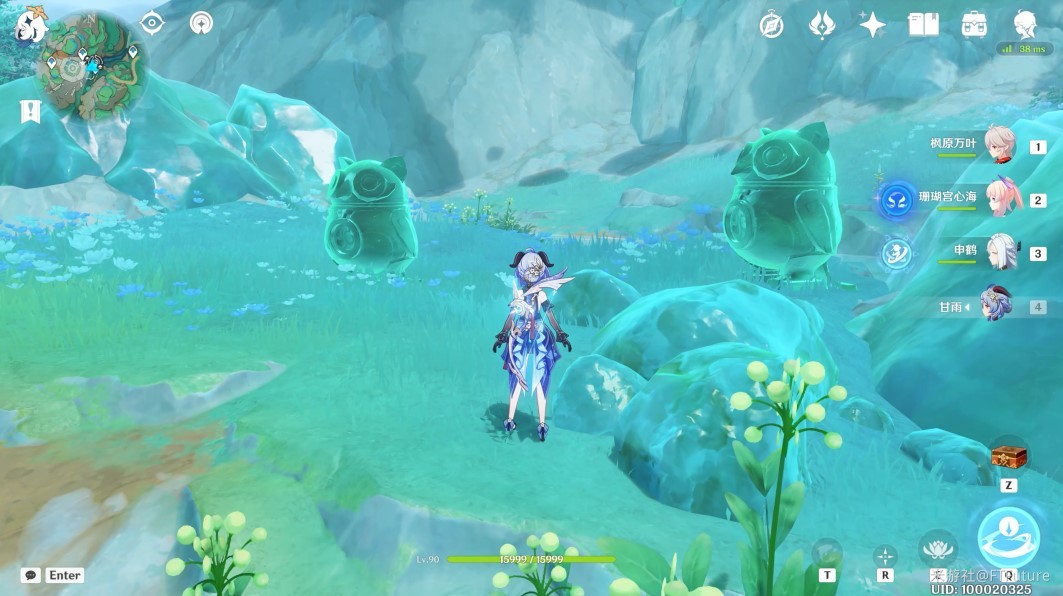The image size is (1063, 596).
Task: Switch to party member 珊瑚宫心海
Action: coord(998,198)
